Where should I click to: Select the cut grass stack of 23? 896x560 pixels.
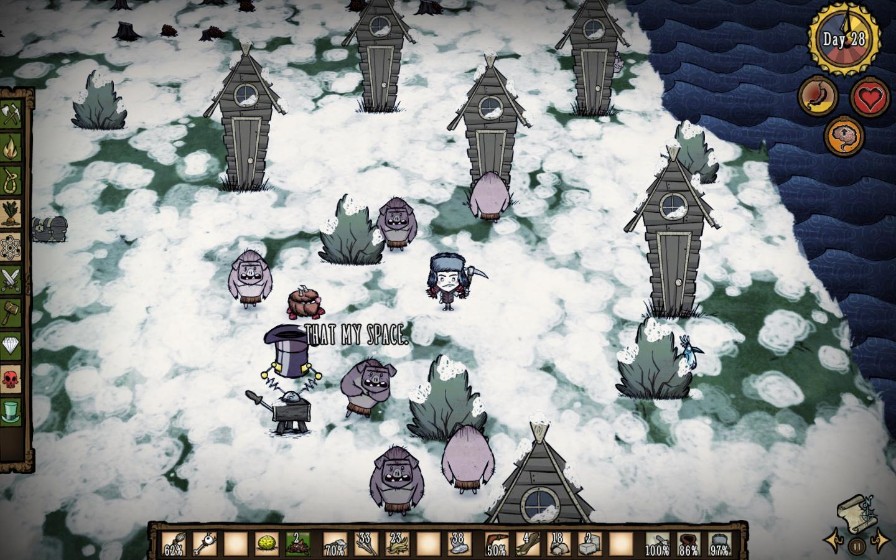399,545
